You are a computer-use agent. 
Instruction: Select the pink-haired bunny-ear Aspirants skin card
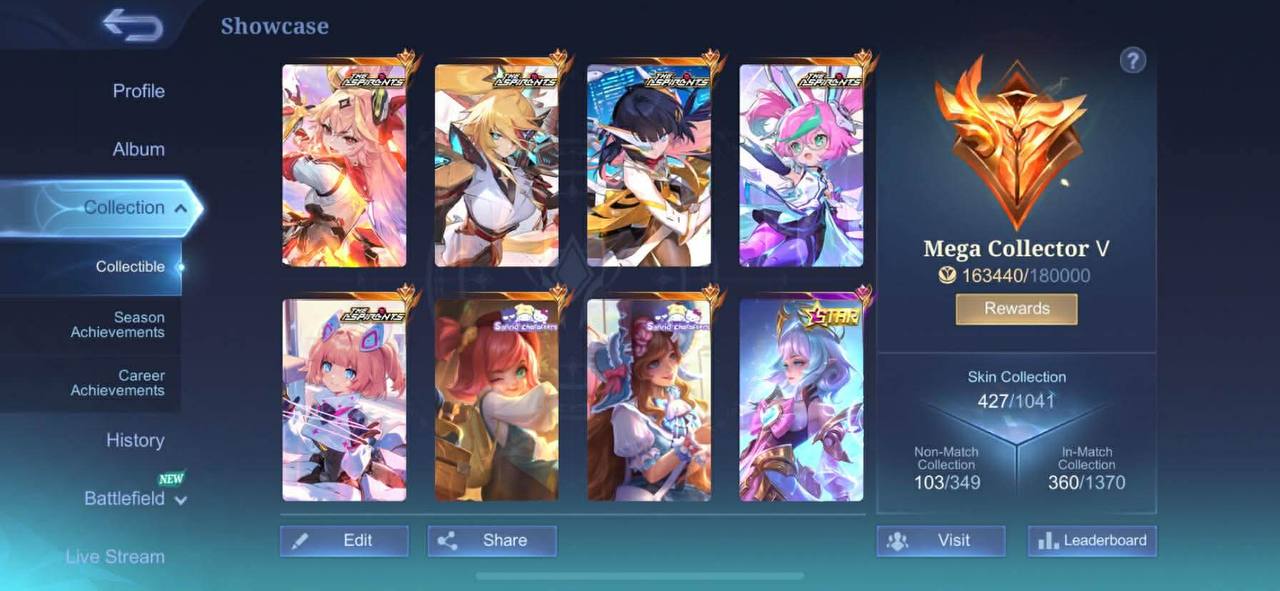coord(801,165)
